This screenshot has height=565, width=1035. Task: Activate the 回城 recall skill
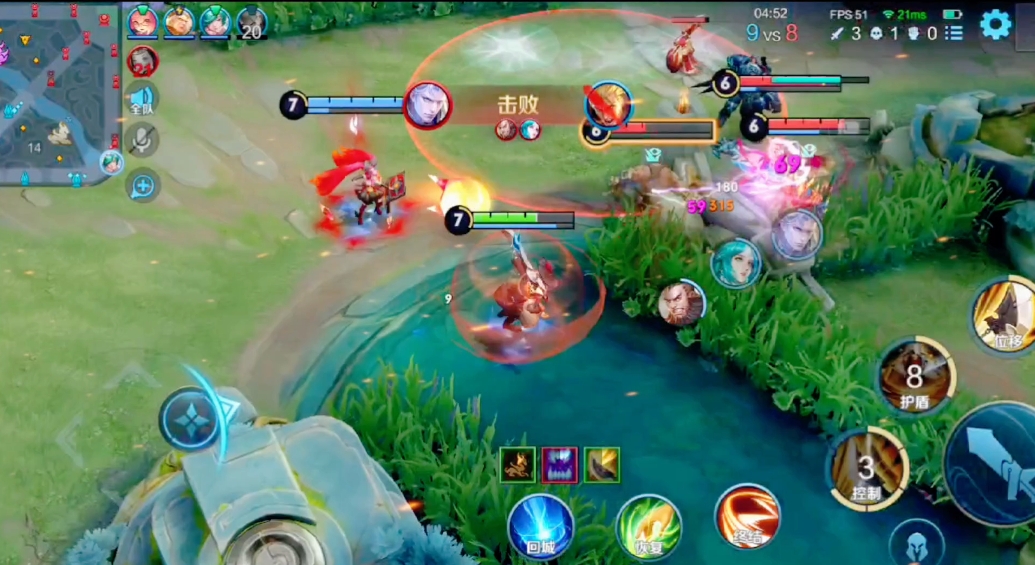pyautogui.click(x=541, y=525)
